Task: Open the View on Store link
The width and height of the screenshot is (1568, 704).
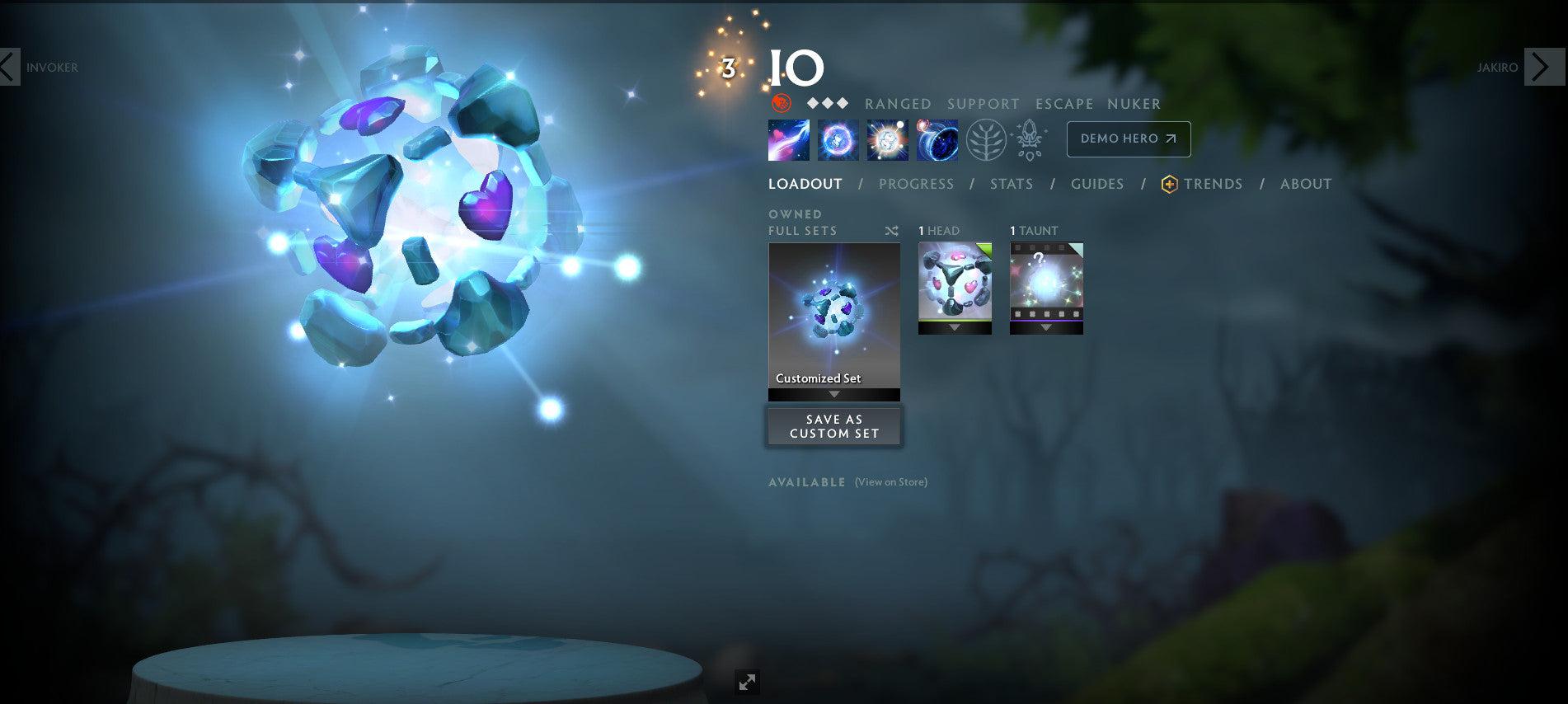Action: 890,482
